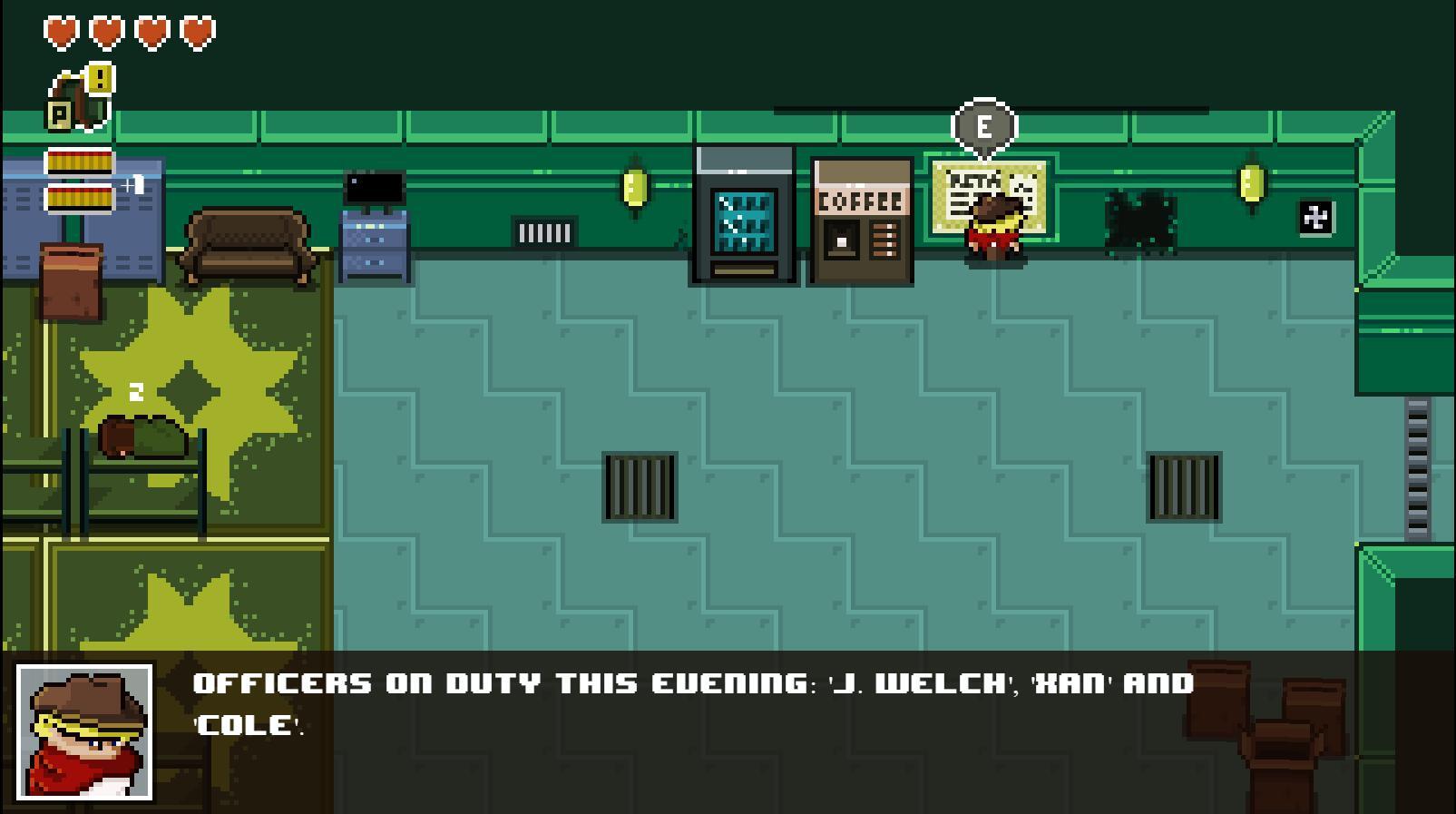The height and width of the screenshot is (814, 1456).
Task: Click the sleeping officer on the bench
Action: pyautogui.click(x=141, y=436)
